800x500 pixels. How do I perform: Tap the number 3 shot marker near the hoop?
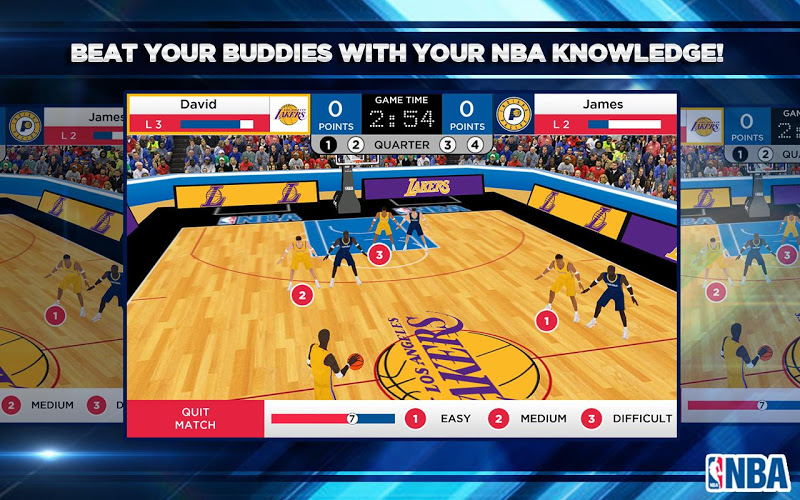coord(378,255)
